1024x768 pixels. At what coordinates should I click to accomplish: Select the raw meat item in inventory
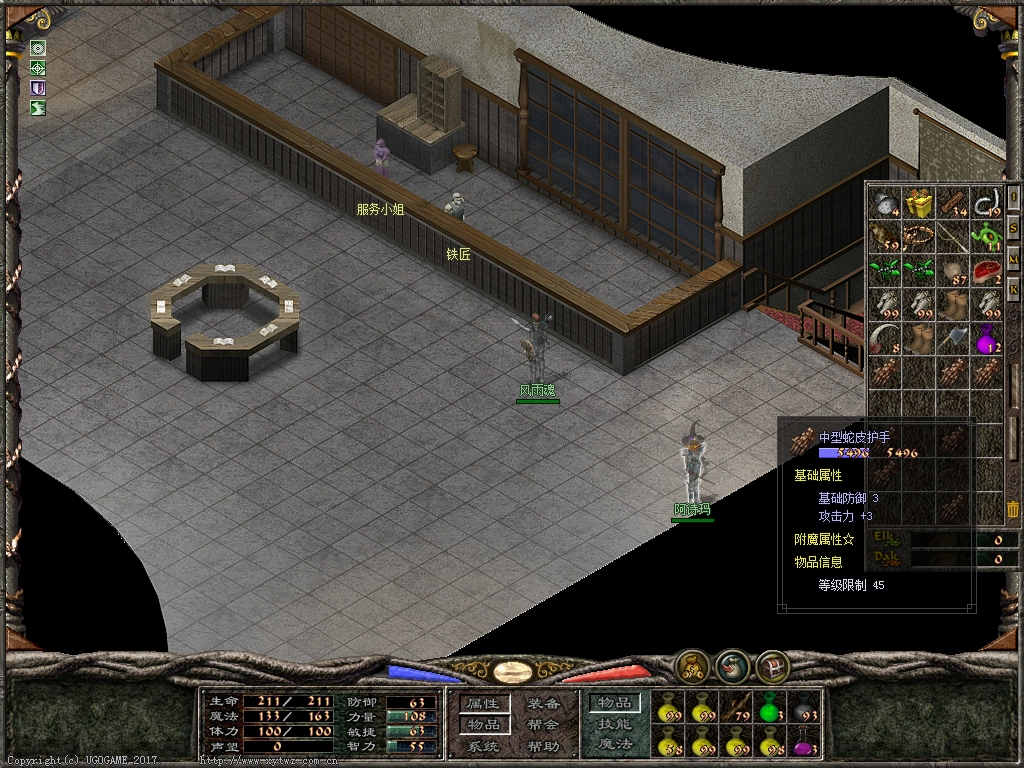coord(987,271)
